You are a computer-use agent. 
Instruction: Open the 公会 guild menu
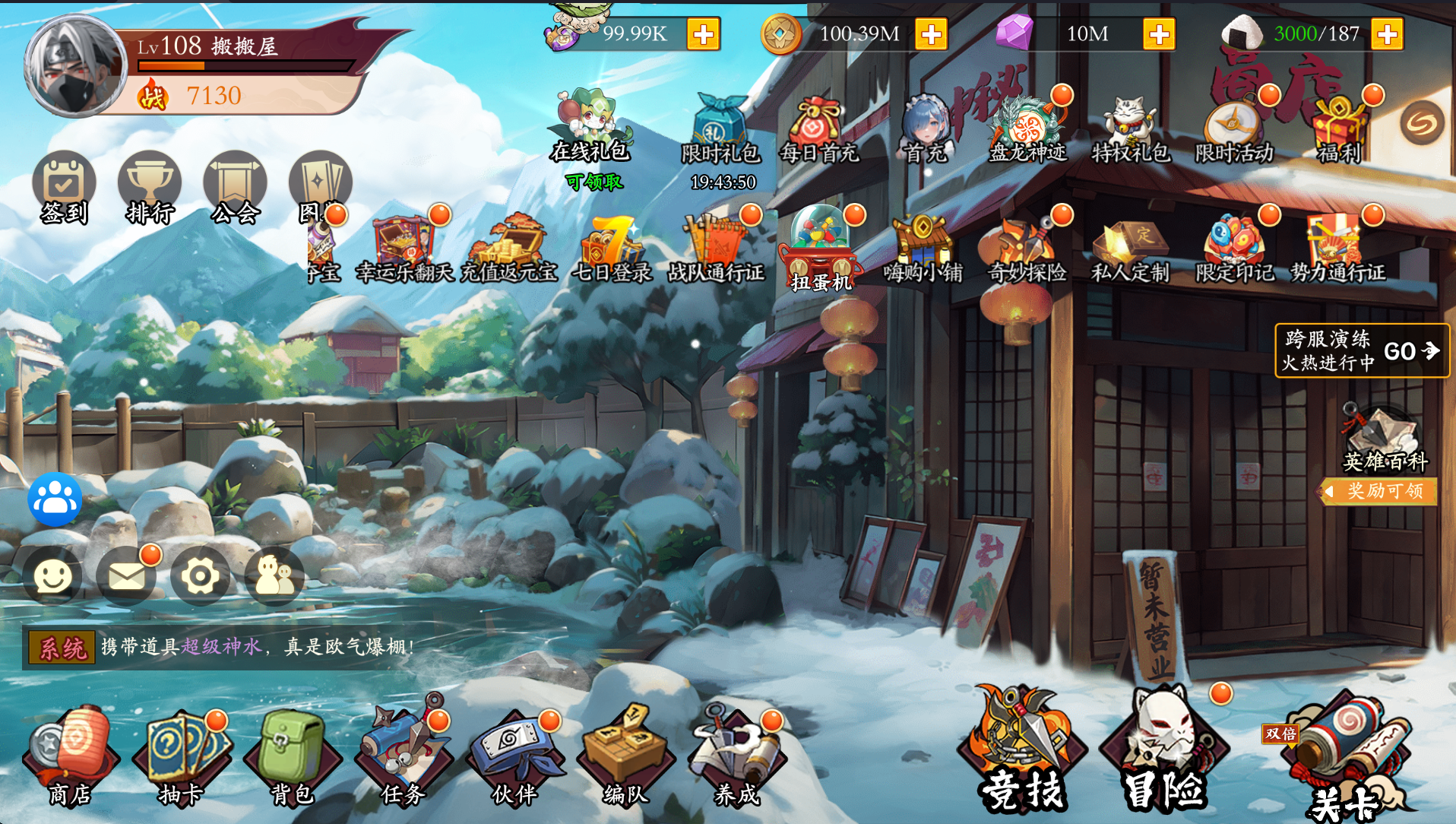pyautogui.click(x=236, y=187)
